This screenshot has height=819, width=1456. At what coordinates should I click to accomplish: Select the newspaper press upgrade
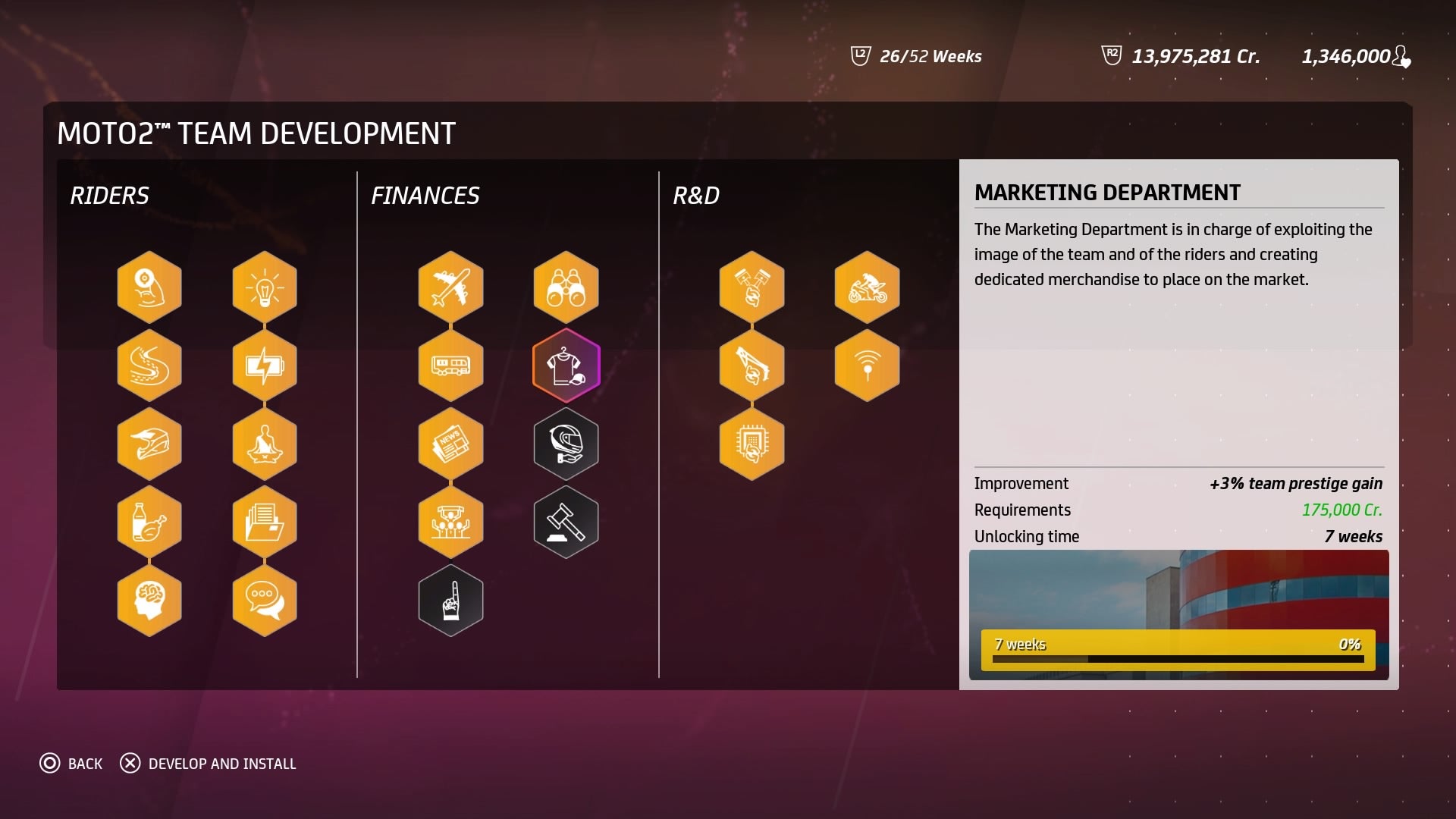click(x=450, y=444)
